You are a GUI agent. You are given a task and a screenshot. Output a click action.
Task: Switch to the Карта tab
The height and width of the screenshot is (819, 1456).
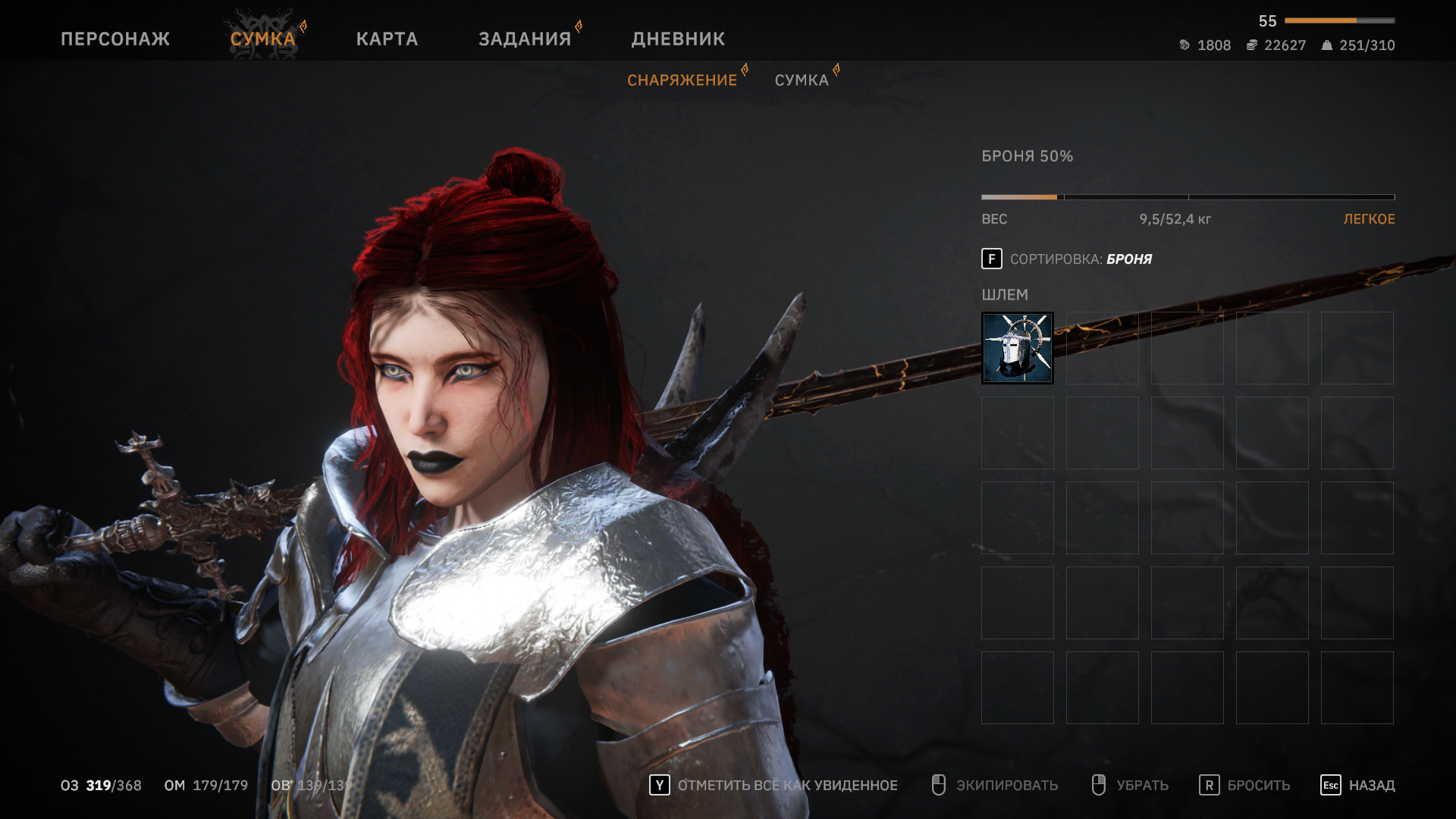click(x=387, y=39)
